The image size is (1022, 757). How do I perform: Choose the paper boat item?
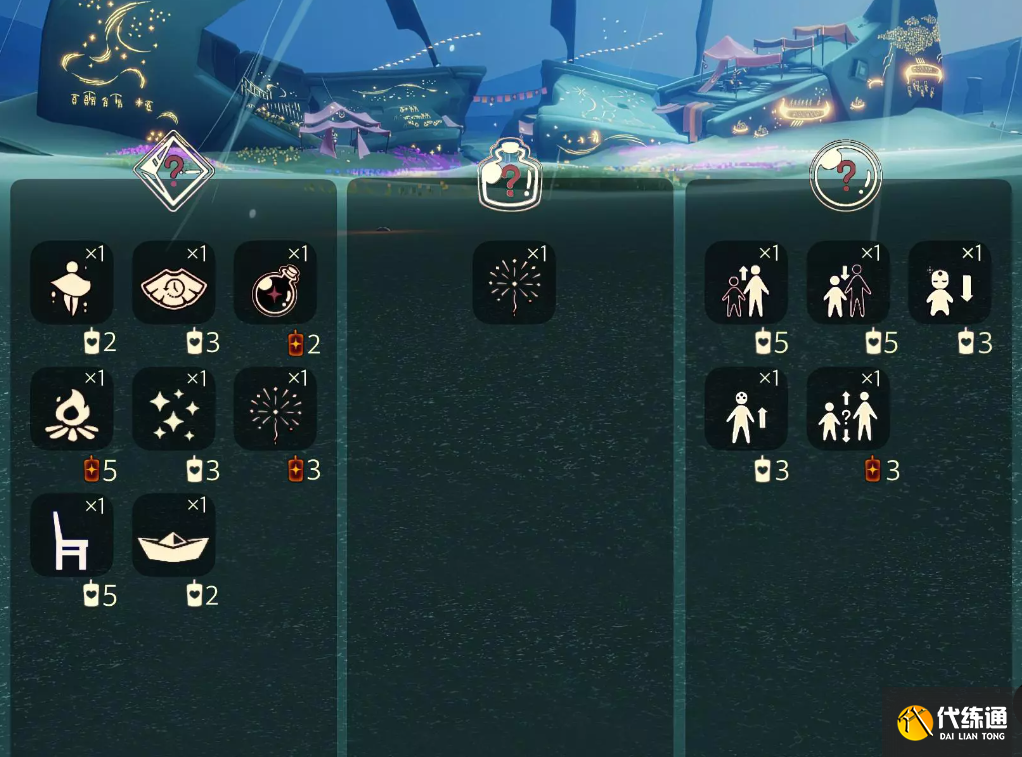click(x=173, y=535)
